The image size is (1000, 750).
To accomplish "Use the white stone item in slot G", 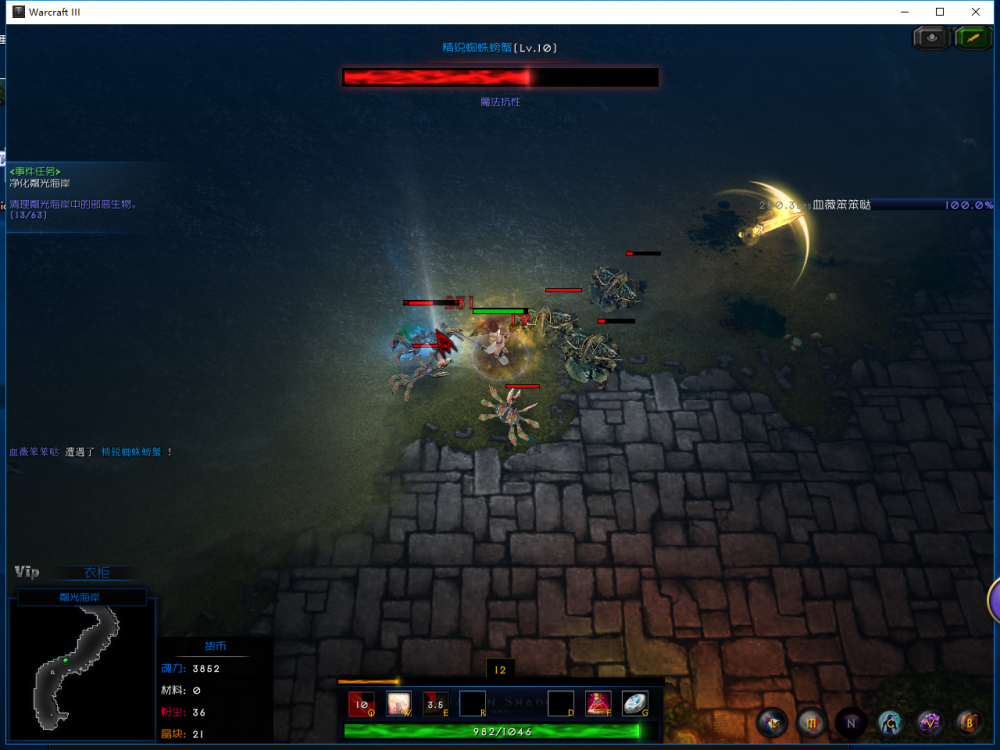I will [635, 704].
